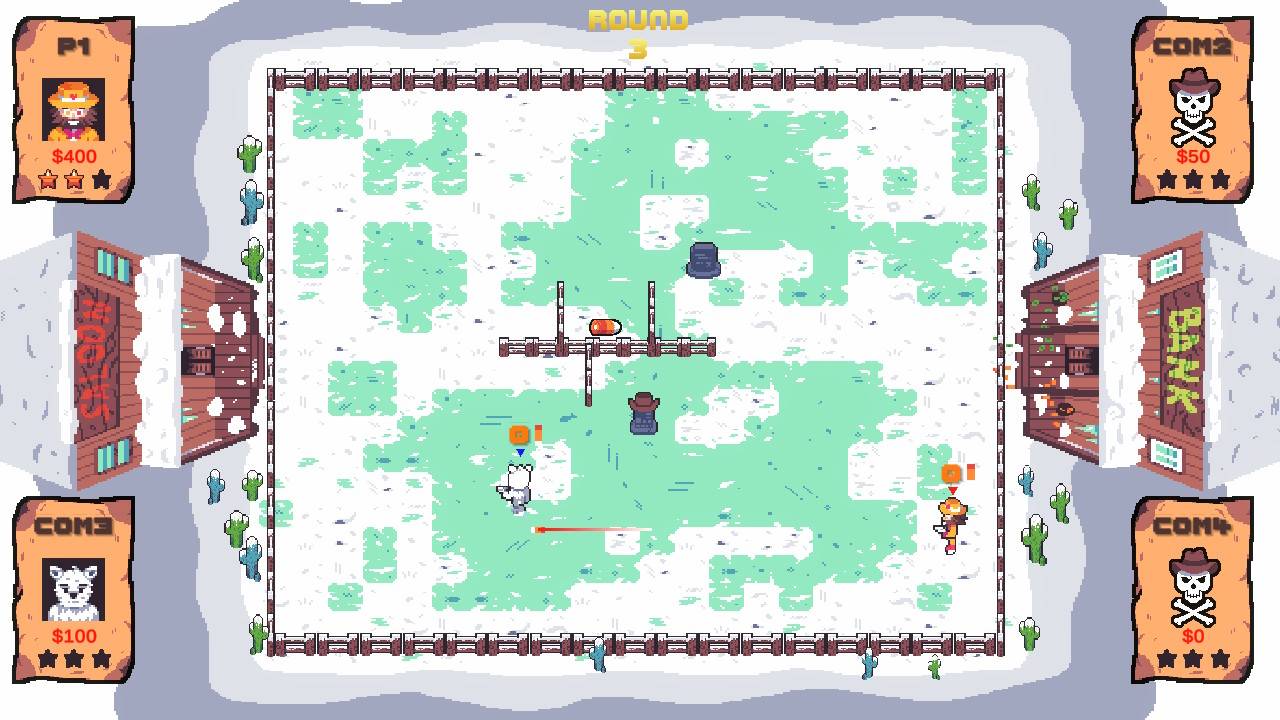Click the gravestone in the arena center

(643, 415)
